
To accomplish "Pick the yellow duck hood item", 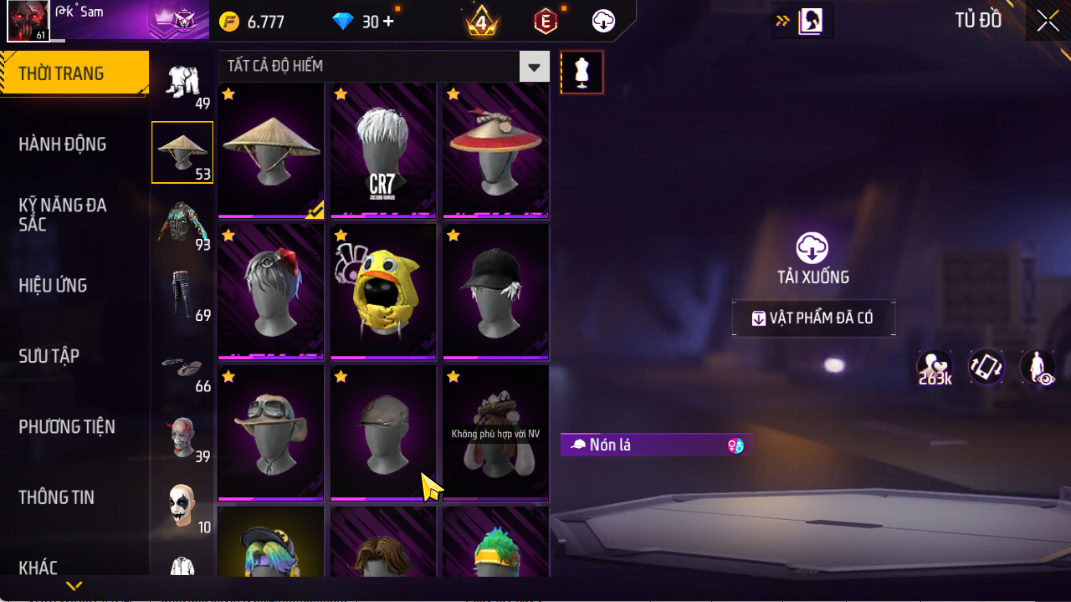I will (x=382, y=291).
